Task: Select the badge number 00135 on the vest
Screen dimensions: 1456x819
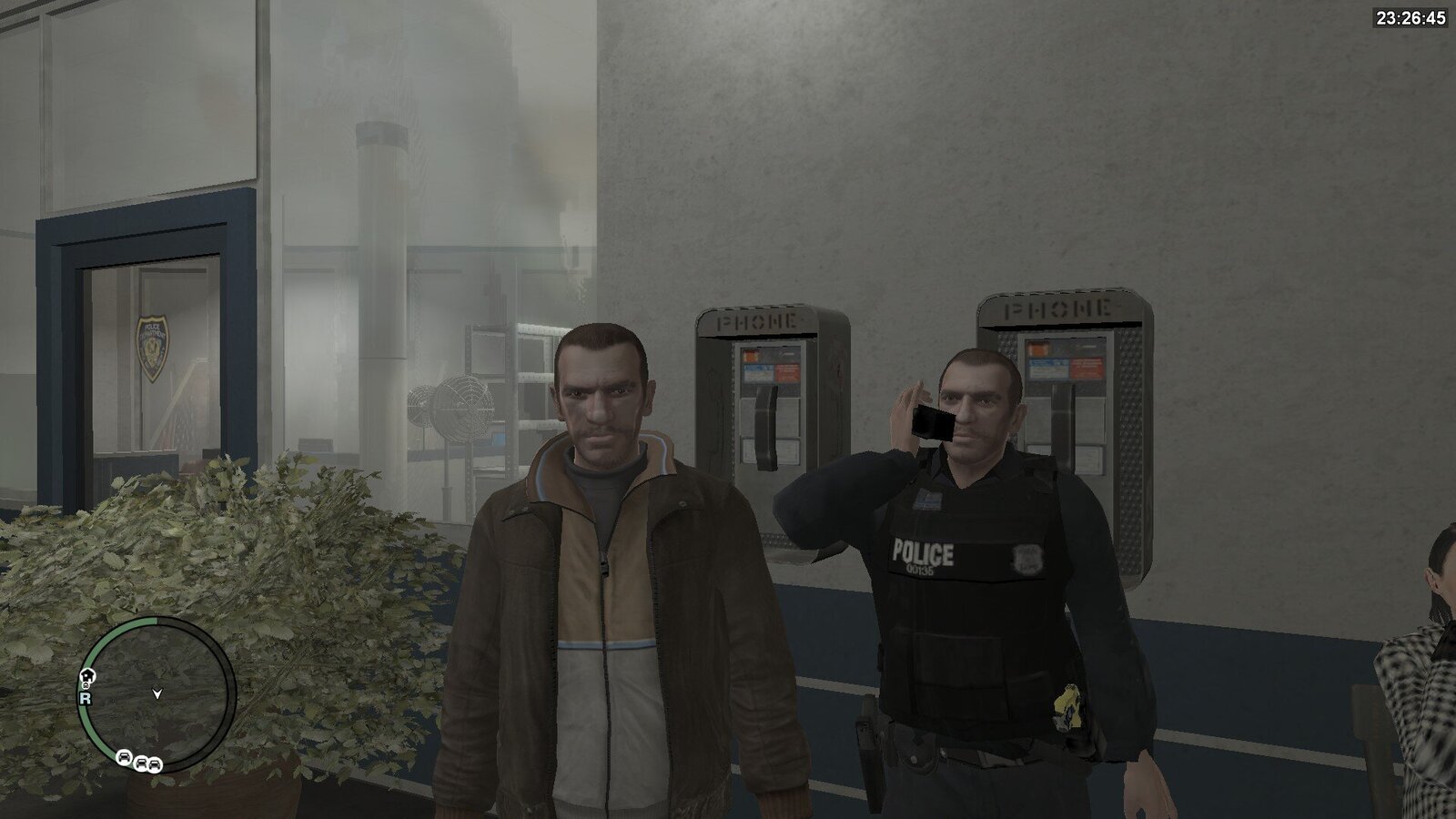Action: (x=921, y=571)
